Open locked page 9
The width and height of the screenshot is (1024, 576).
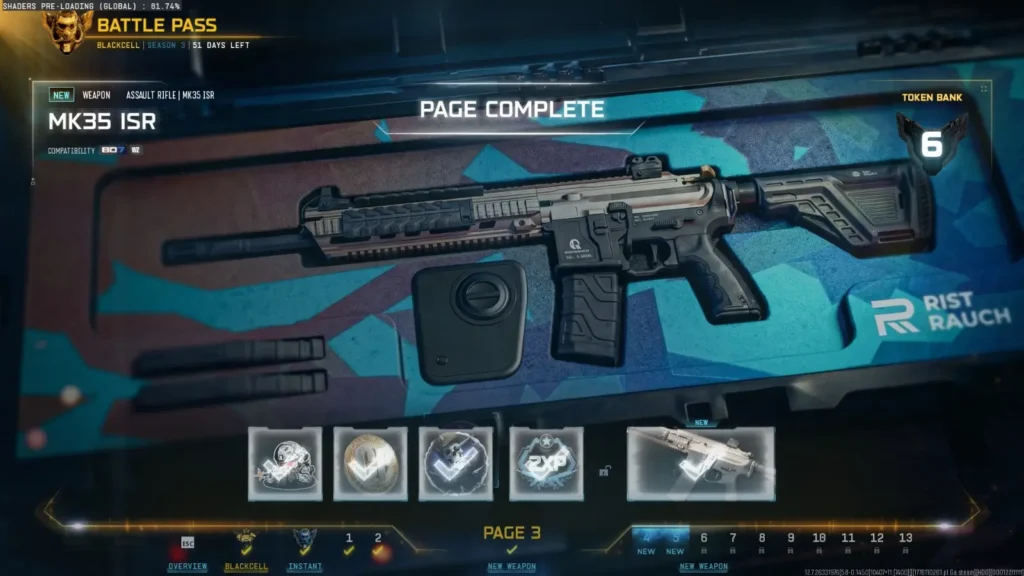791,542
